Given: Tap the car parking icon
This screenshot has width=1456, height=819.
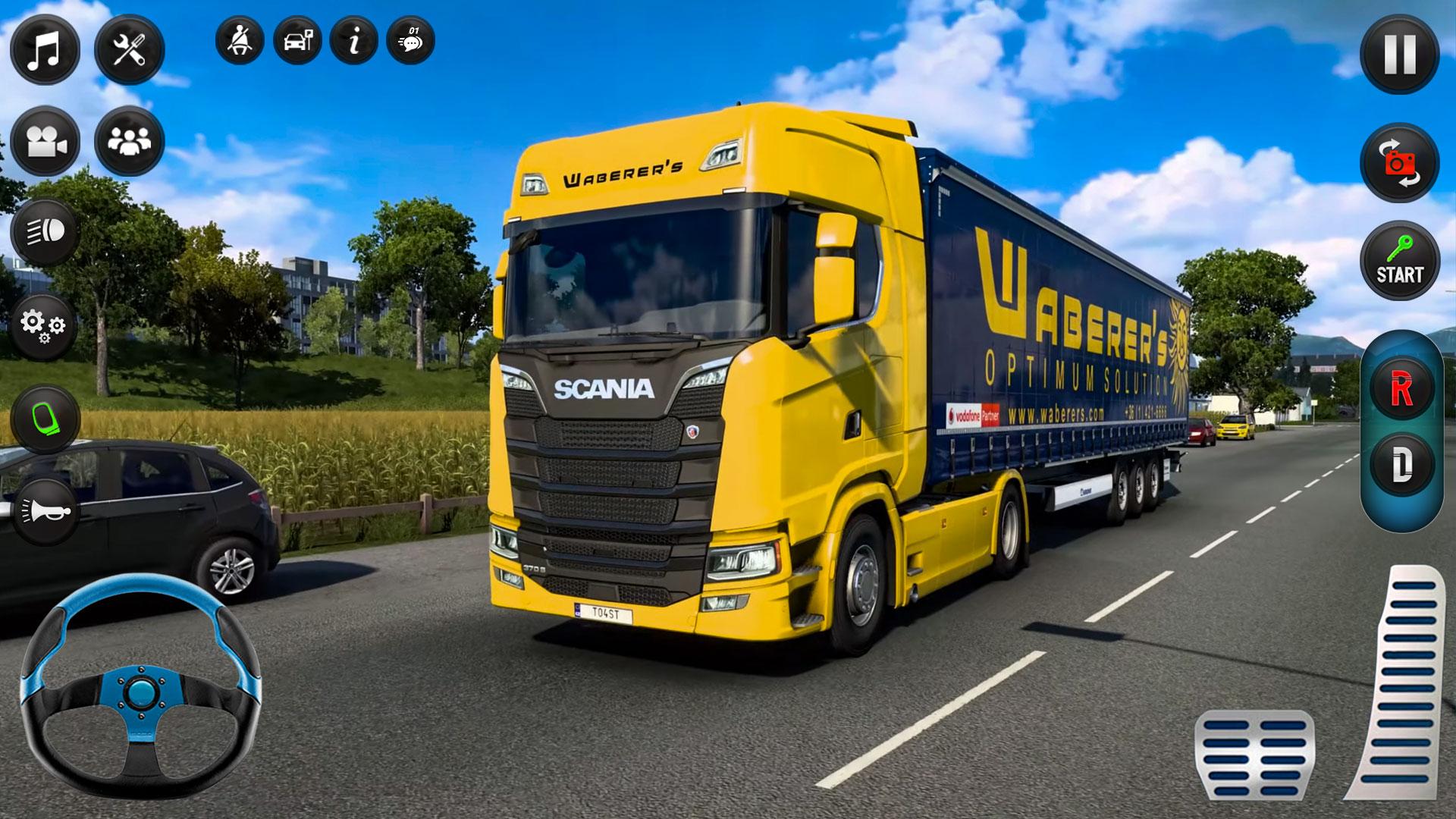Looking at the screenshot, I should pos(297,41).
